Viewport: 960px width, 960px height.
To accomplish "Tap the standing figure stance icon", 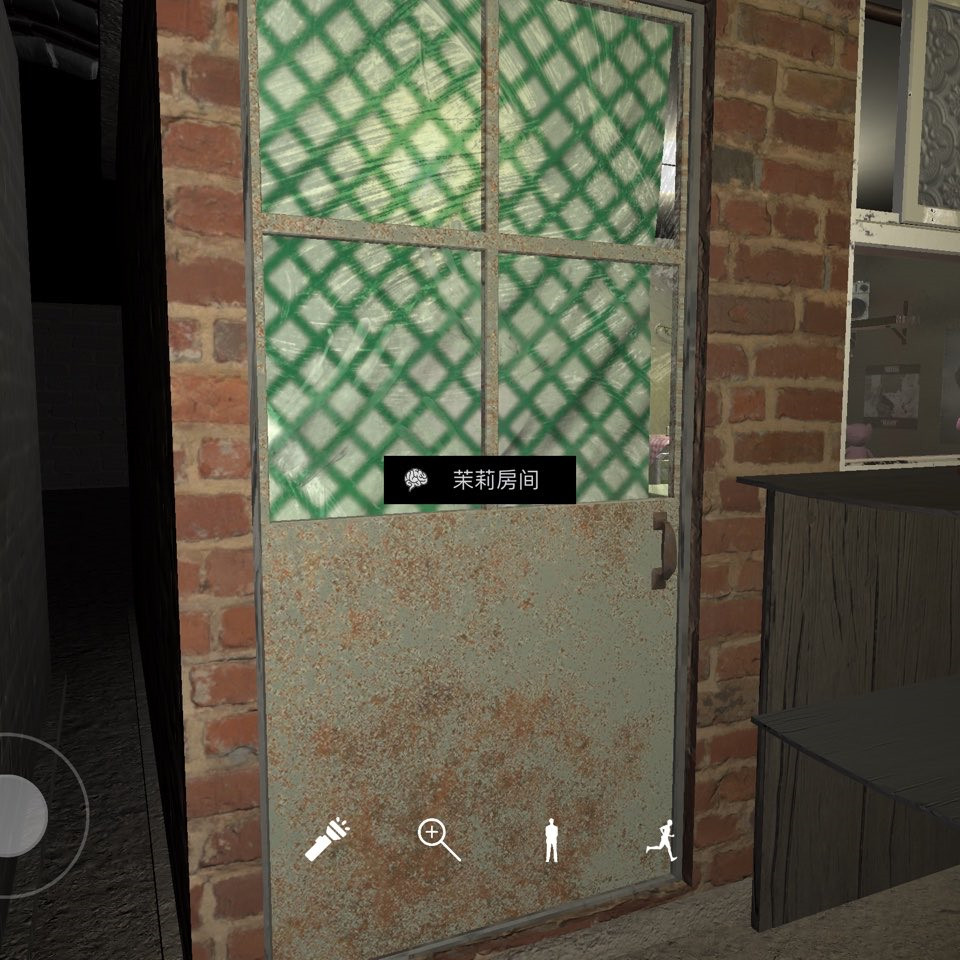I will click(550, 840).
